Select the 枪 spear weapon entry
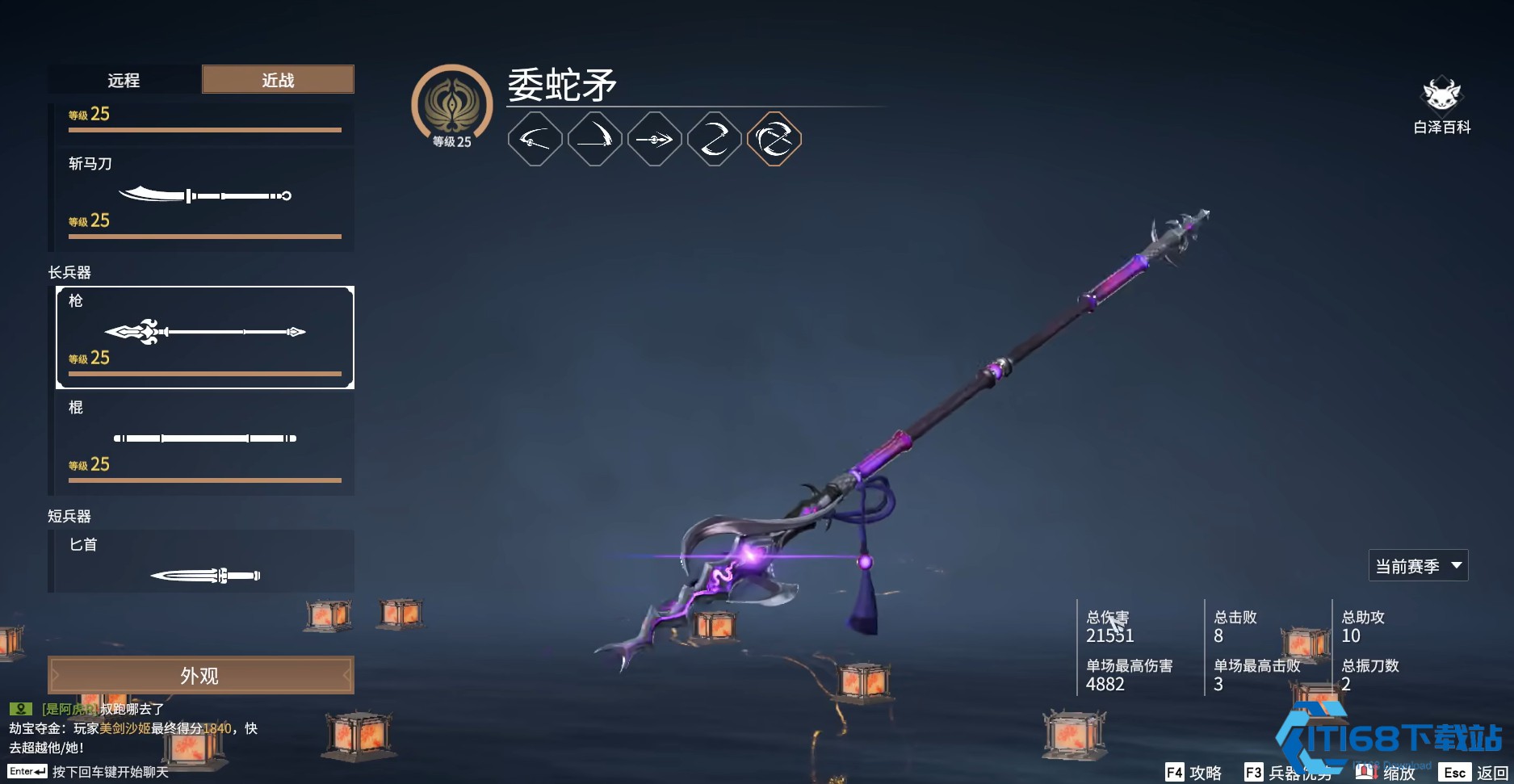Screen dimensions: 1514x784 pyautogui.click(x=204, y=337)
